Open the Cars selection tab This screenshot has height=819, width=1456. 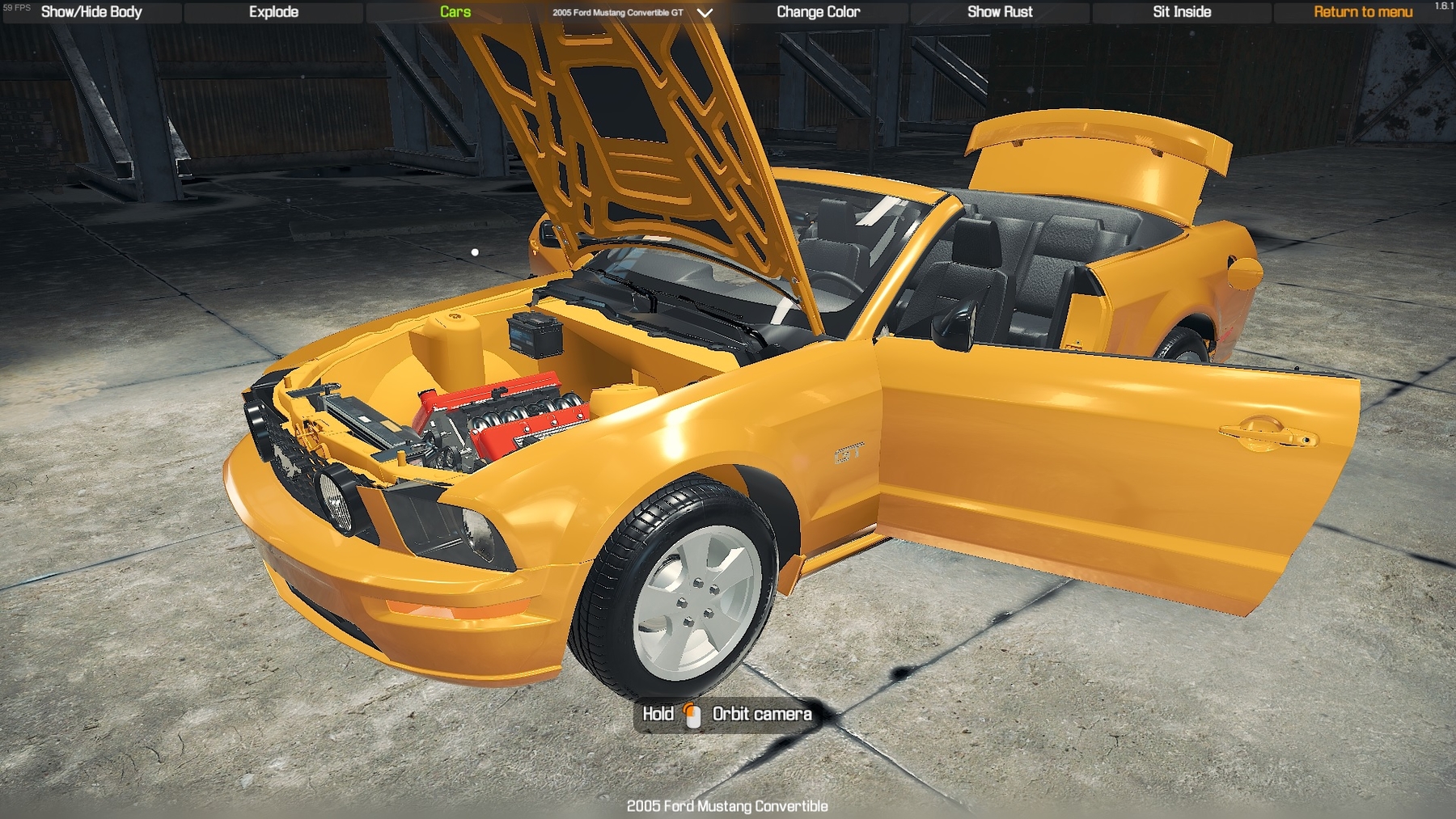point(455,12)
